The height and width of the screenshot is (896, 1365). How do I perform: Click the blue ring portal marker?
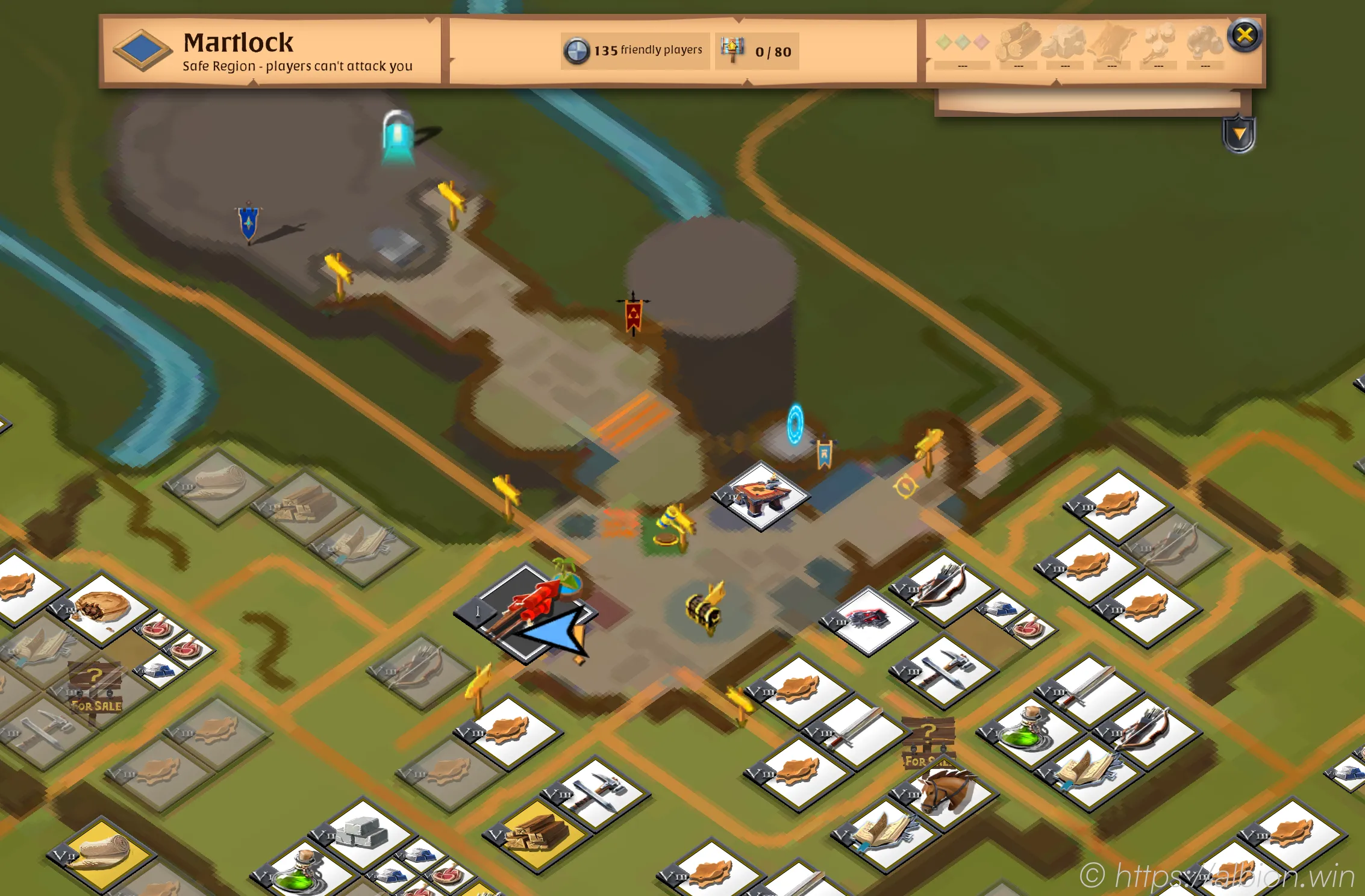795,424
